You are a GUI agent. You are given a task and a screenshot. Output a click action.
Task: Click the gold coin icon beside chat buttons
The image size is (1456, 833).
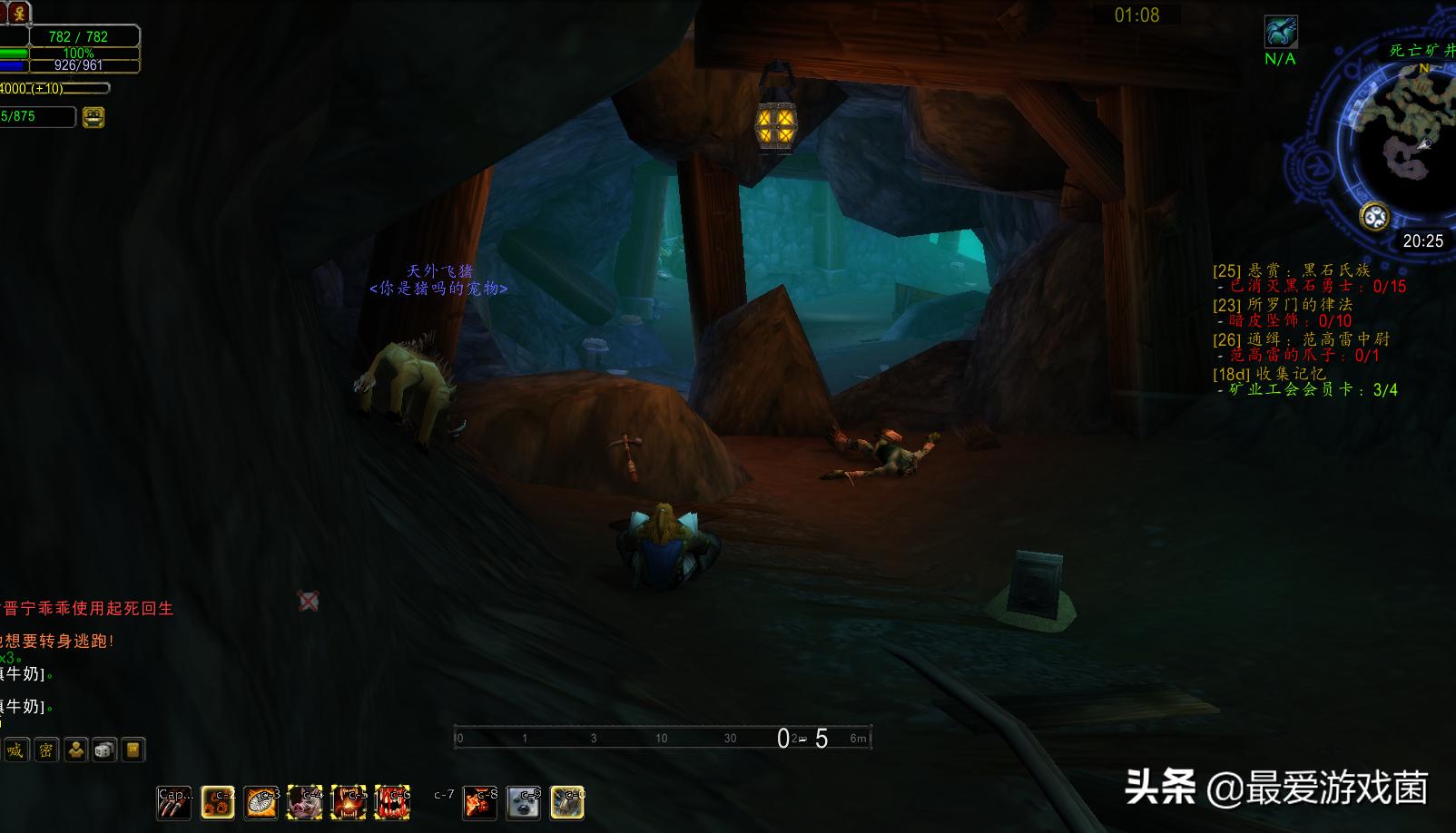(x=133, y=750)
